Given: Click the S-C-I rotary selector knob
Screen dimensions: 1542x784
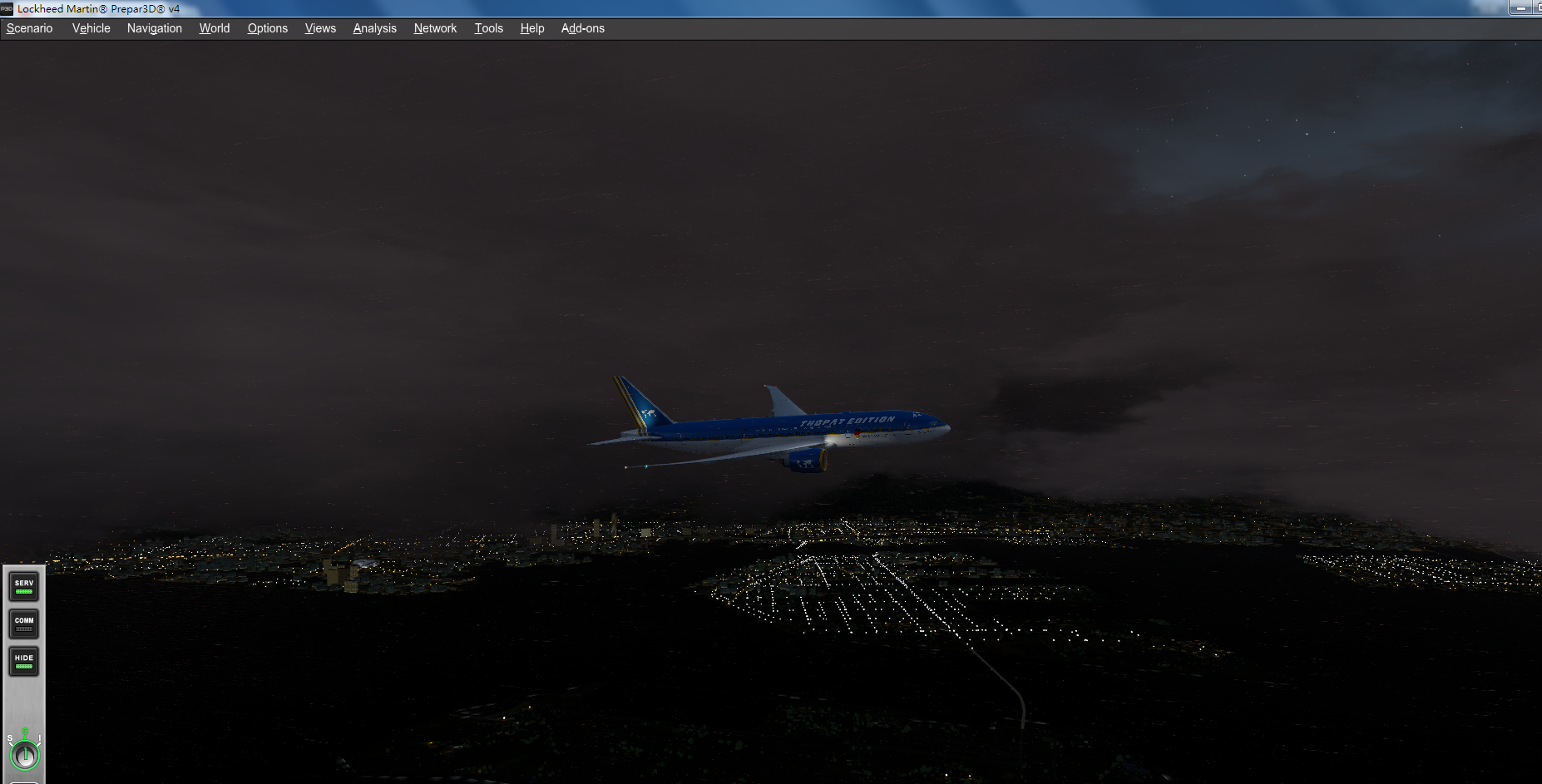Looking at the screenshot, I should (24, 755).
